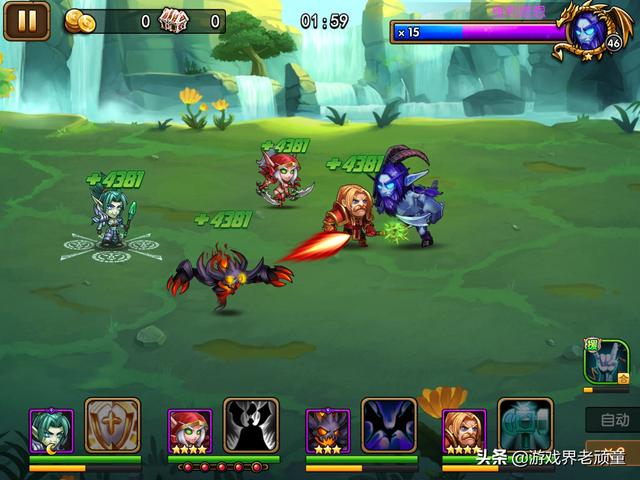Click the orange speed button below 自动
This screenshot has width=640, height=480.
(x=612, y=452)
